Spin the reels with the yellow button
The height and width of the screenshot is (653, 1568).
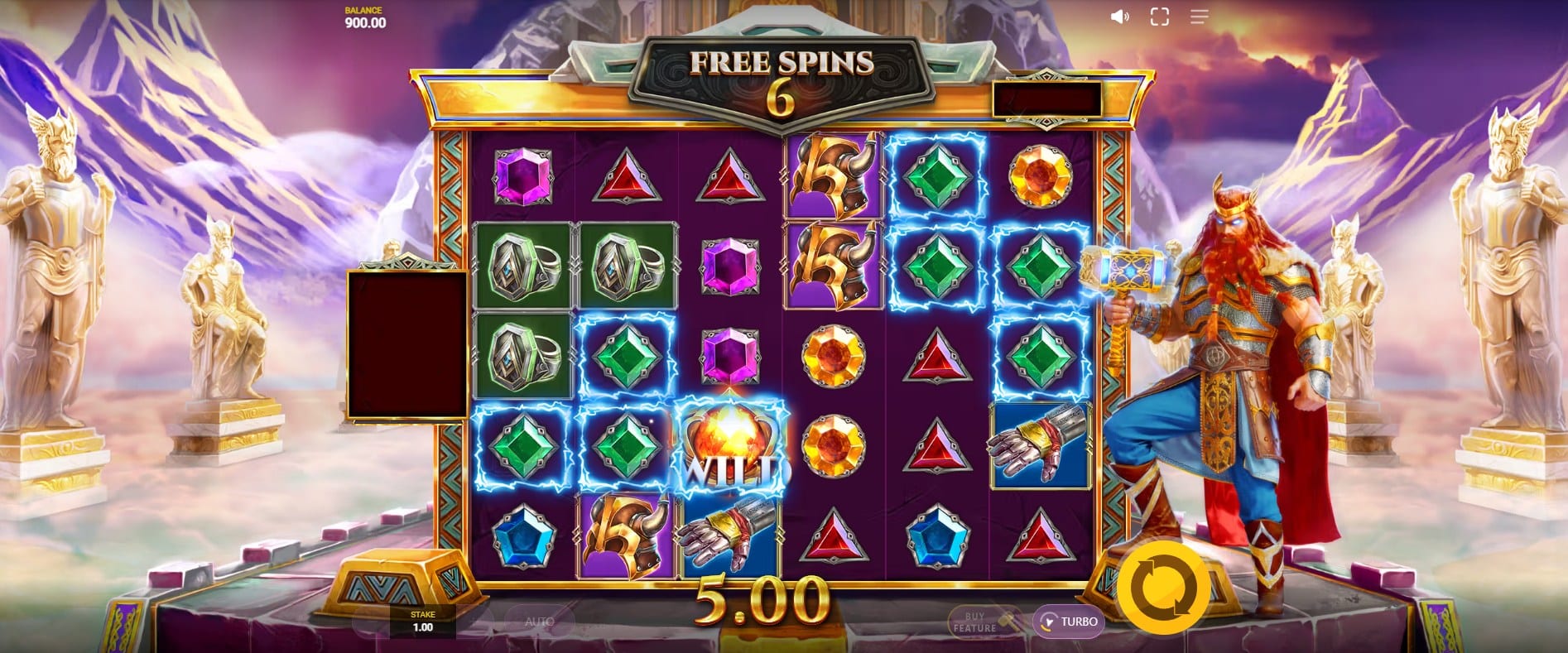(1162, 584)
